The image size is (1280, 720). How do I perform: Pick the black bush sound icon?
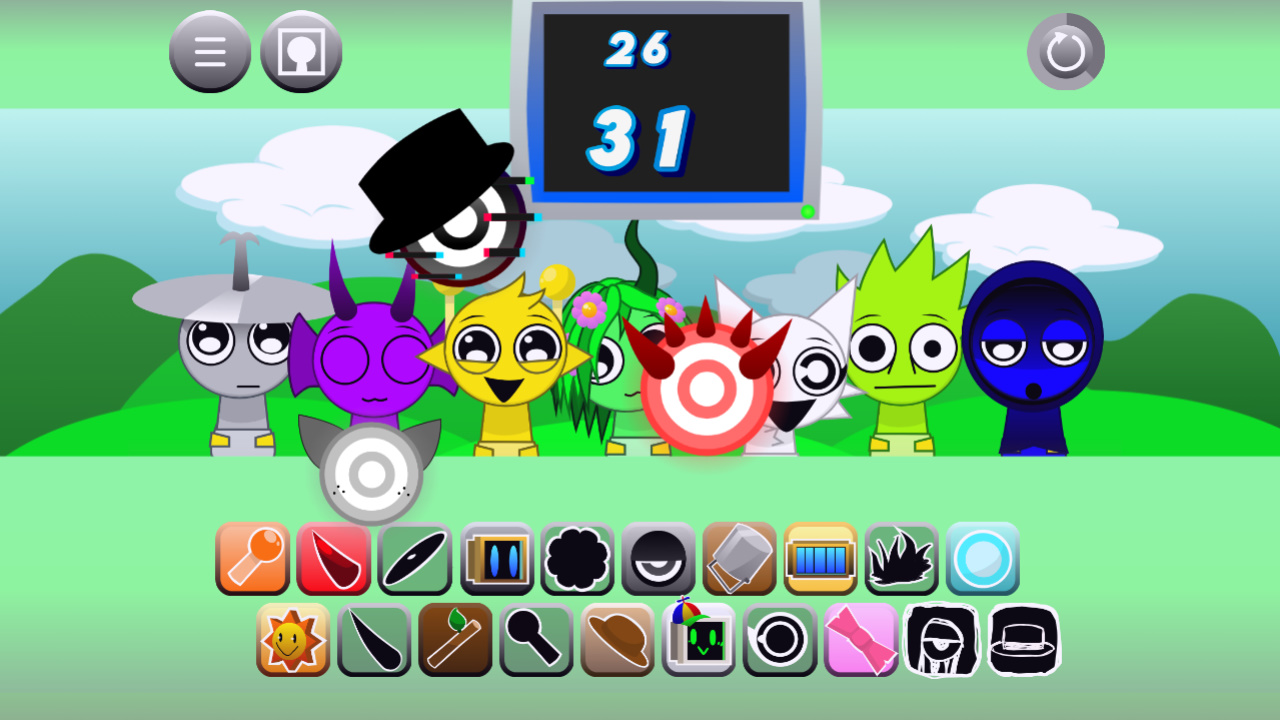click(903, 558)
